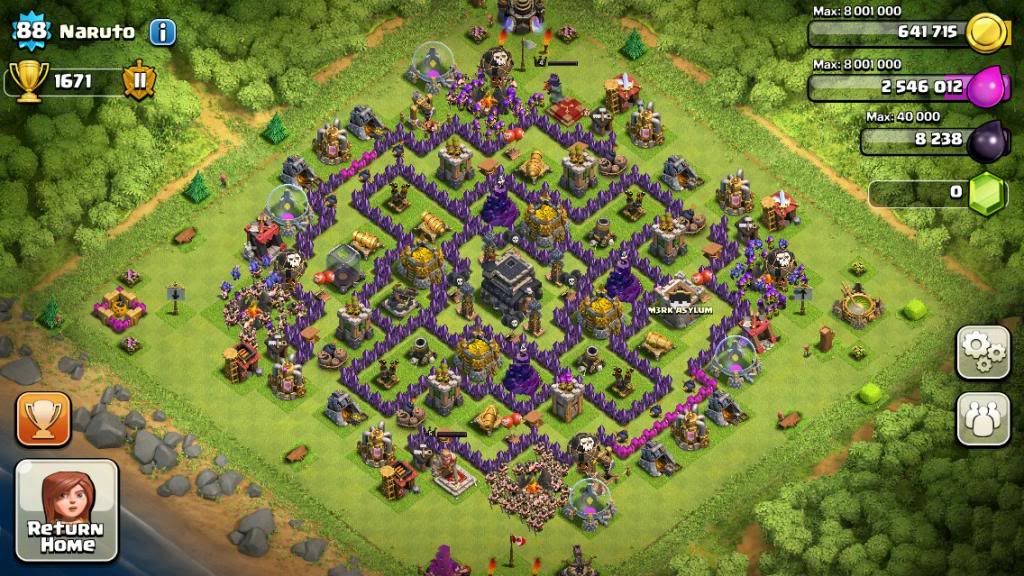Open the clan members button

tap(983, 419)
